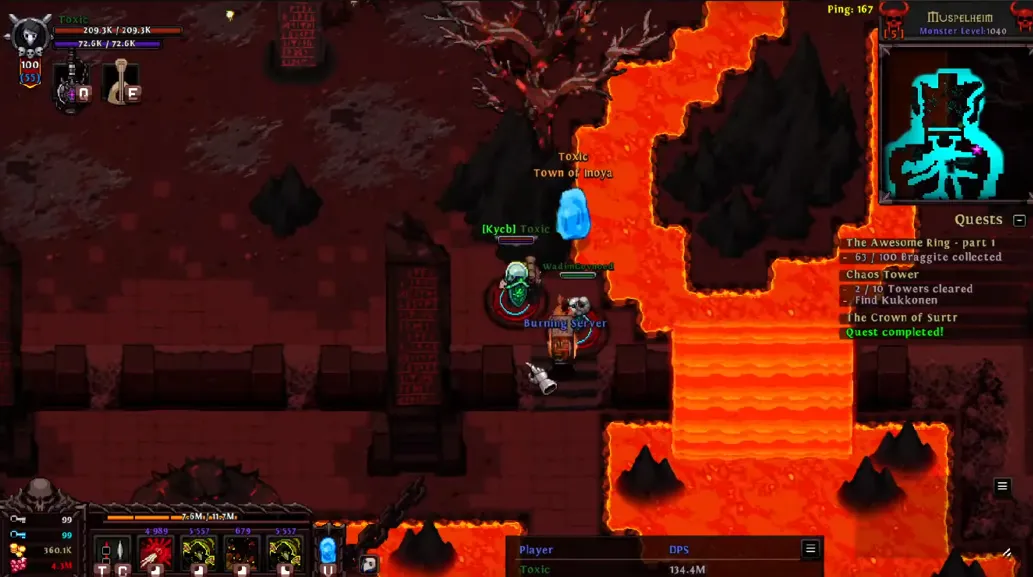This screenshot has height=577, width=1033.
Task: Click the plague doctor character portrait
Action: click(x=27, y=37)
